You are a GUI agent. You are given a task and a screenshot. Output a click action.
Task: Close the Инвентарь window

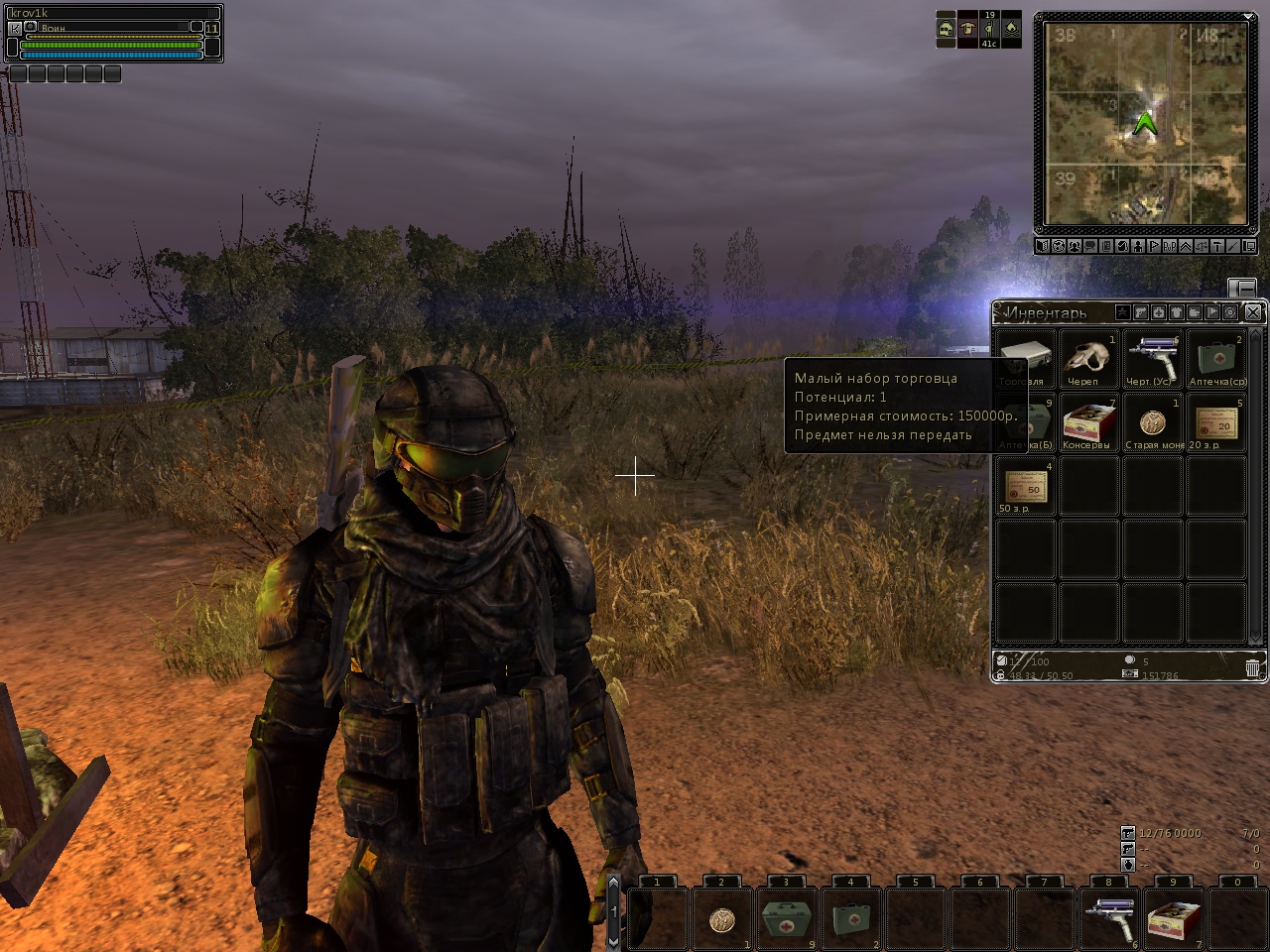coord(1253,312)
